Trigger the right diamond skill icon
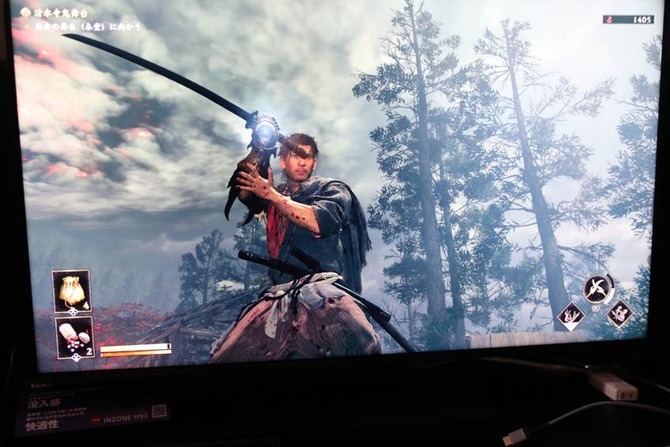The image size is (670, 447). (619, 314)
